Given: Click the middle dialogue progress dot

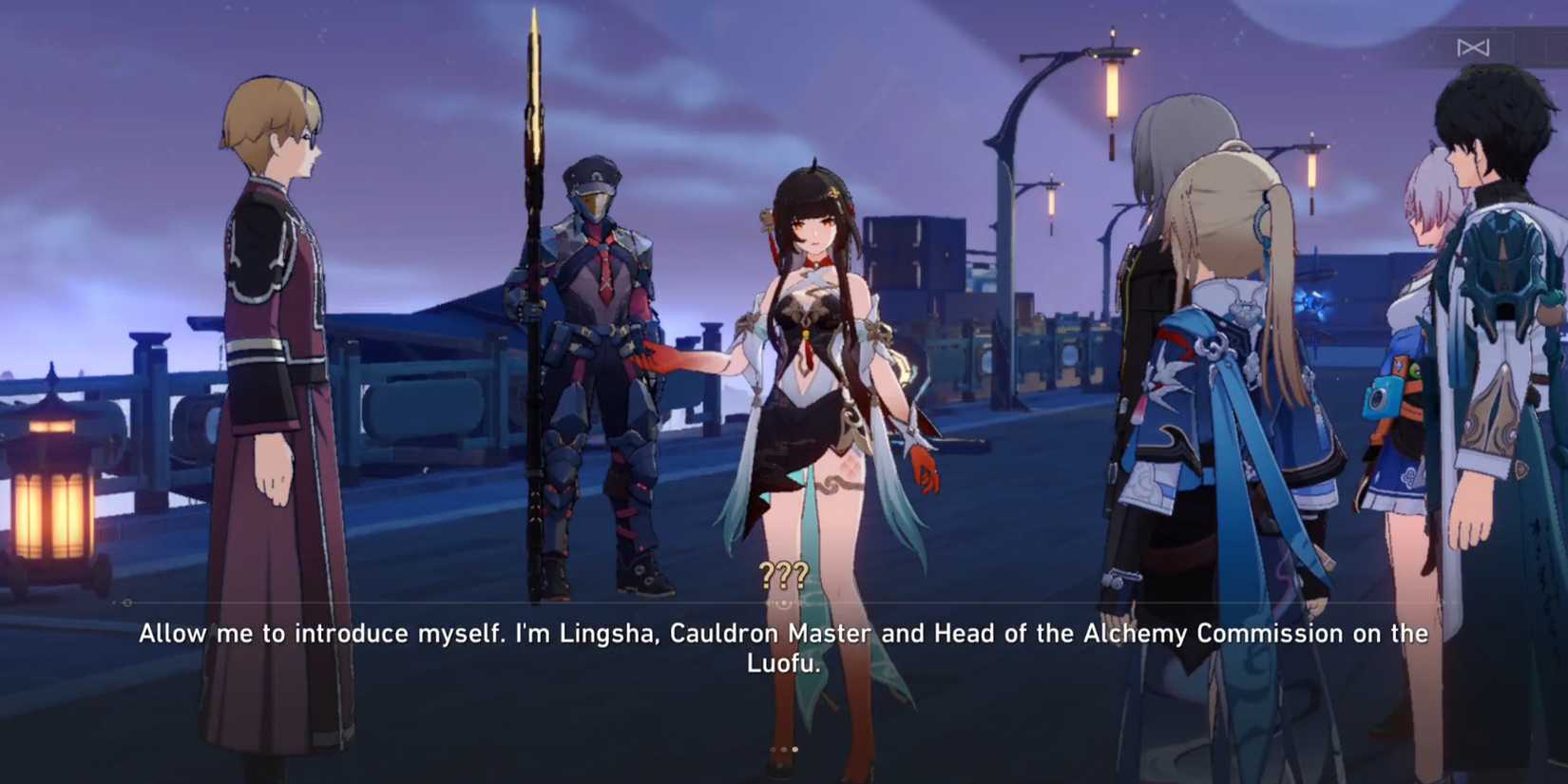Looking at the screenshot, I should [x=784, y=750].
